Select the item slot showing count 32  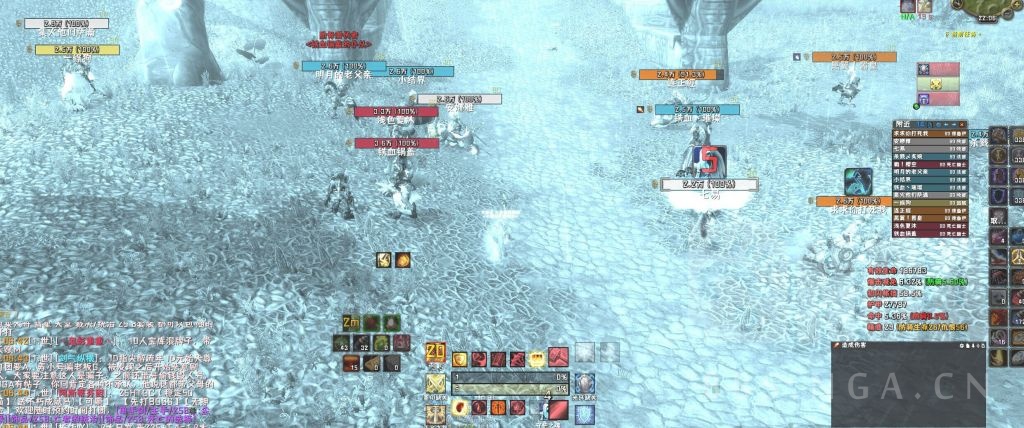[364, 343]
